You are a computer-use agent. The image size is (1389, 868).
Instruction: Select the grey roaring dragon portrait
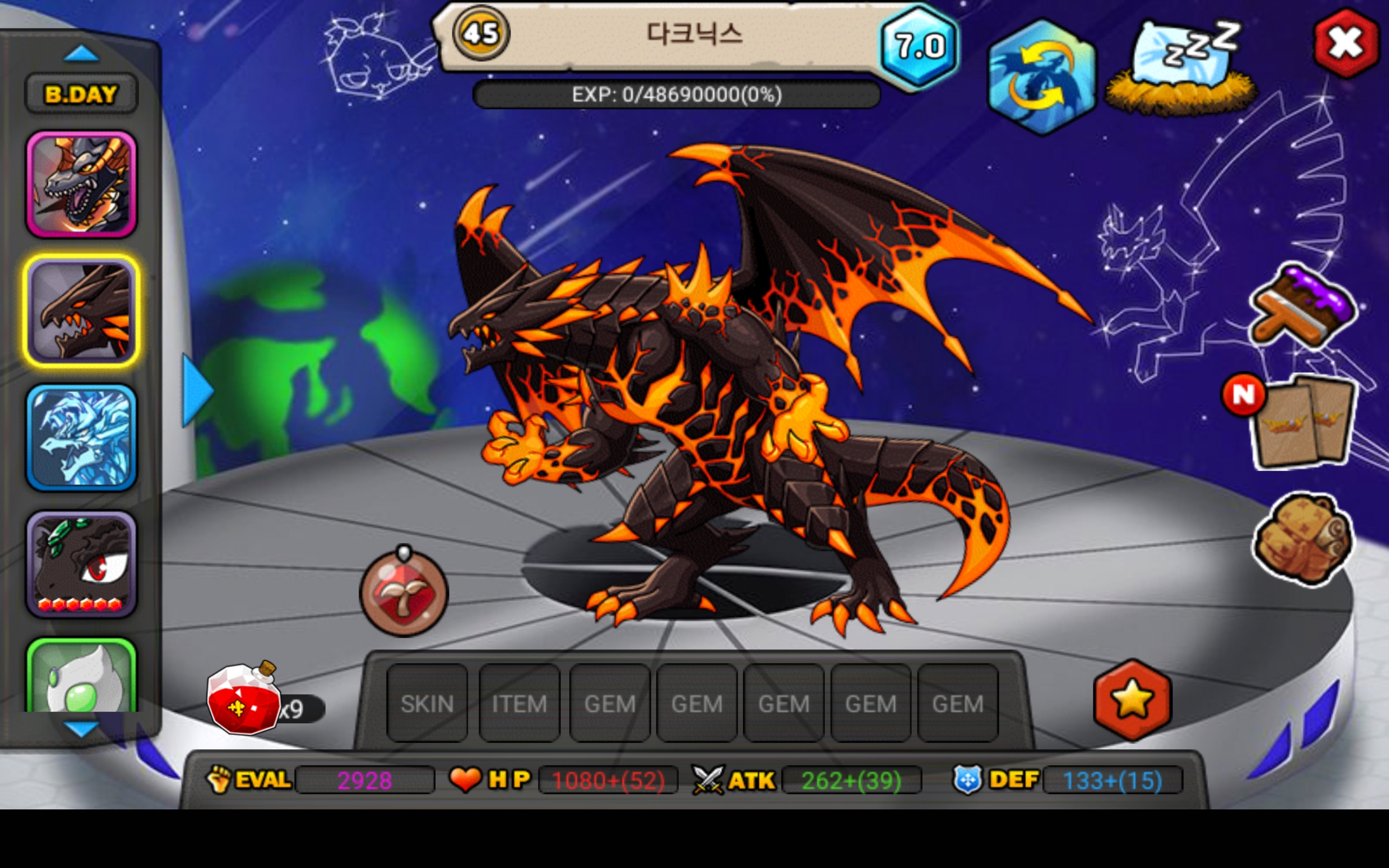tap(81, 184)
